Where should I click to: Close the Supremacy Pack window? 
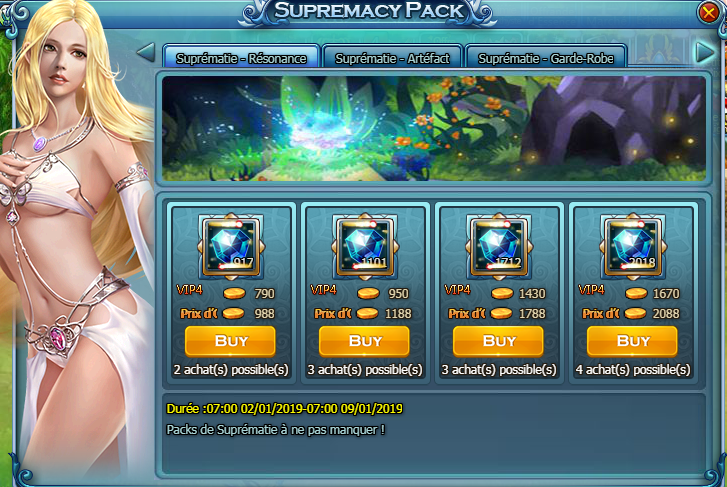click(709, 12)
